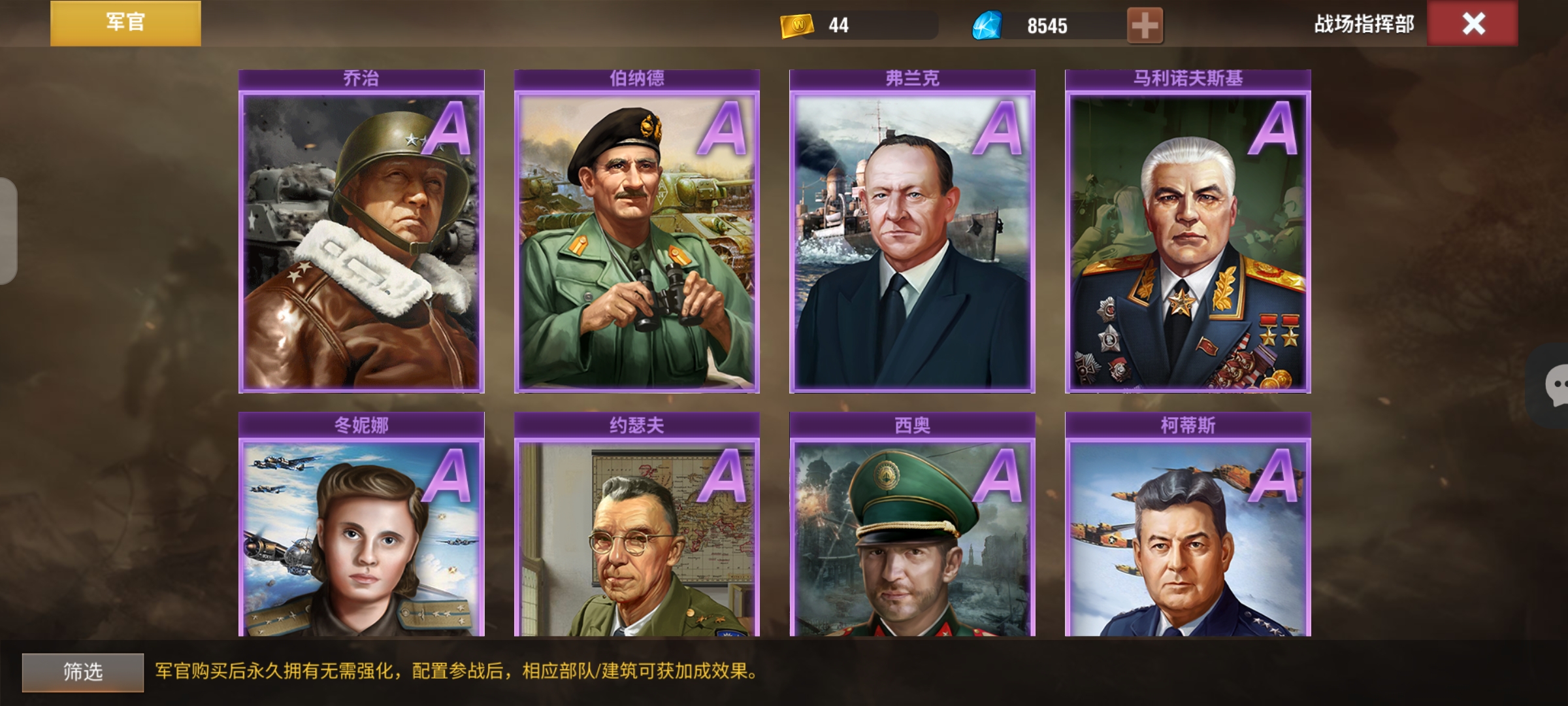Add more blue diamonds with plus button
The image size is (1568, 706).
point(1145,26)
